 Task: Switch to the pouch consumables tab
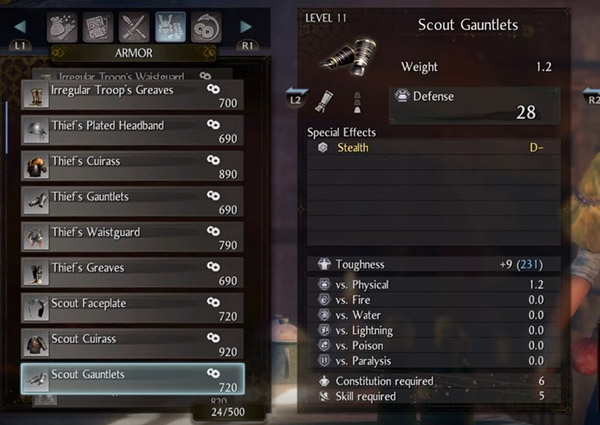tap(63, 26)
